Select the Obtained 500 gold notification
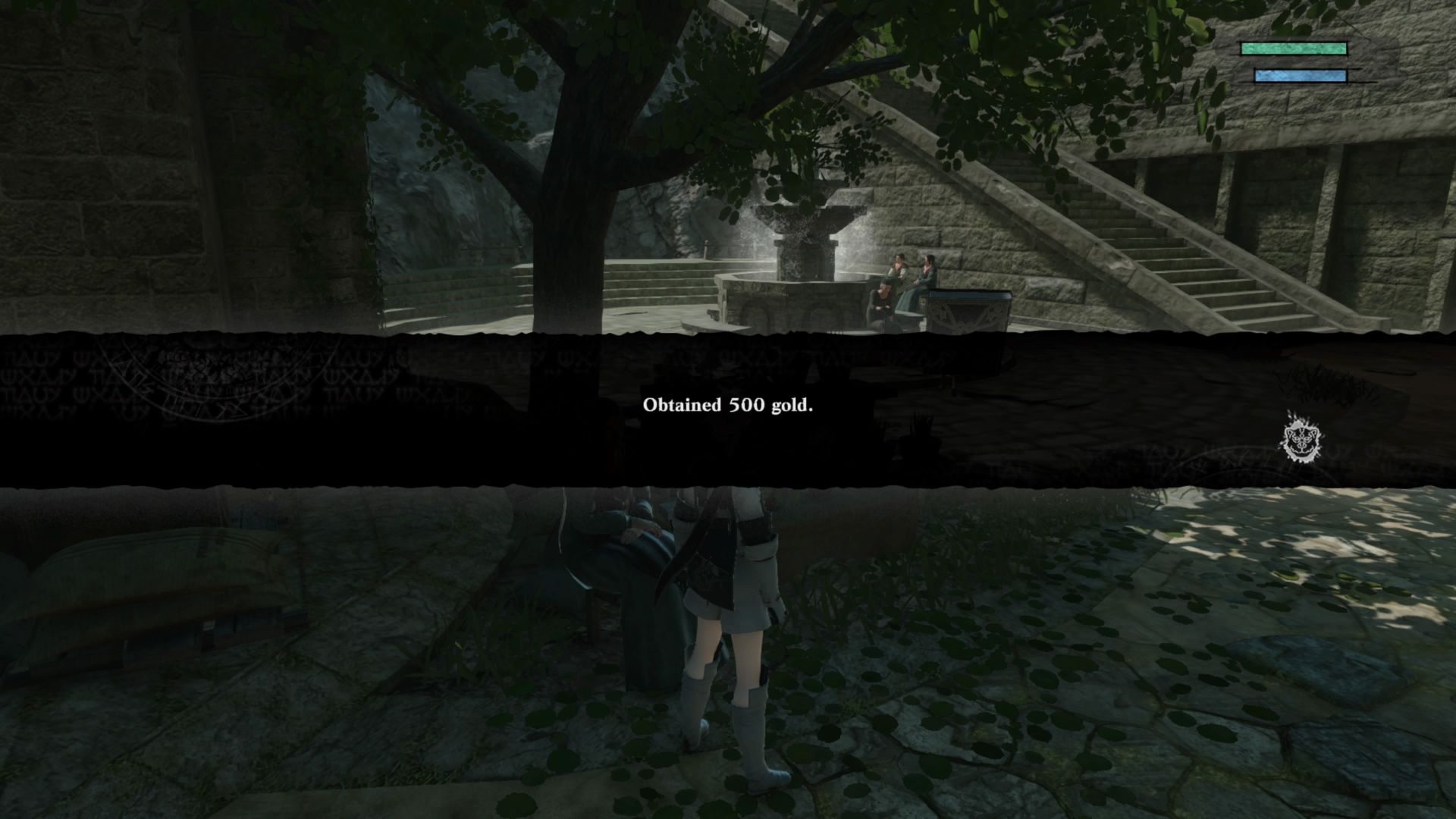Screen dimensions: 1456x819 pos(728,407)
